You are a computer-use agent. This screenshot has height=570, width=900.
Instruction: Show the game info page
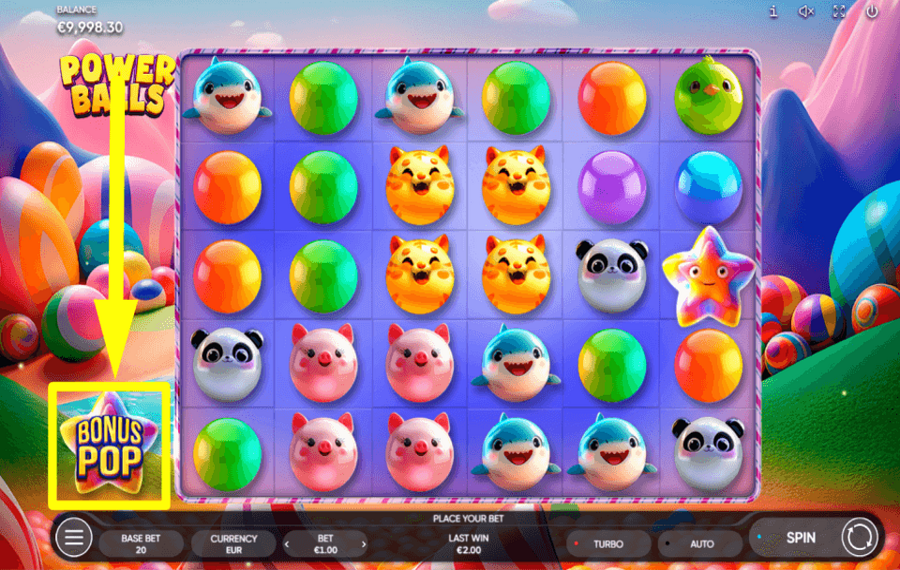tap(773, 12)
